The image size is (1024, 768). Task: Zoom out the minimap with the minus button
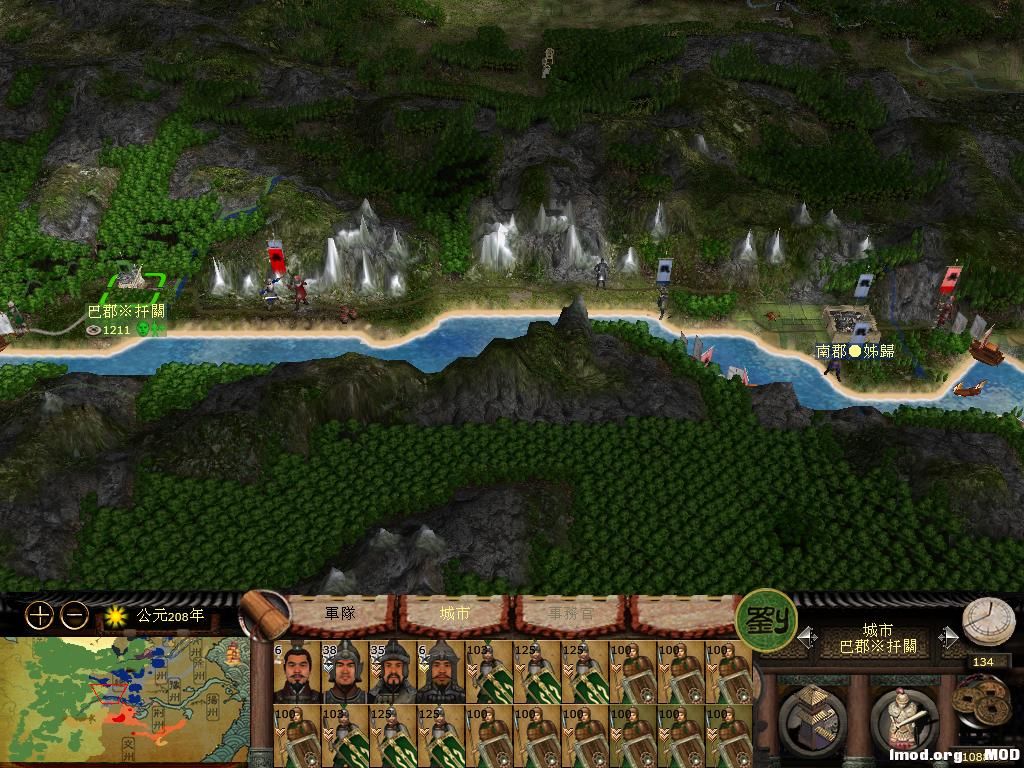(x=75, y=616)
